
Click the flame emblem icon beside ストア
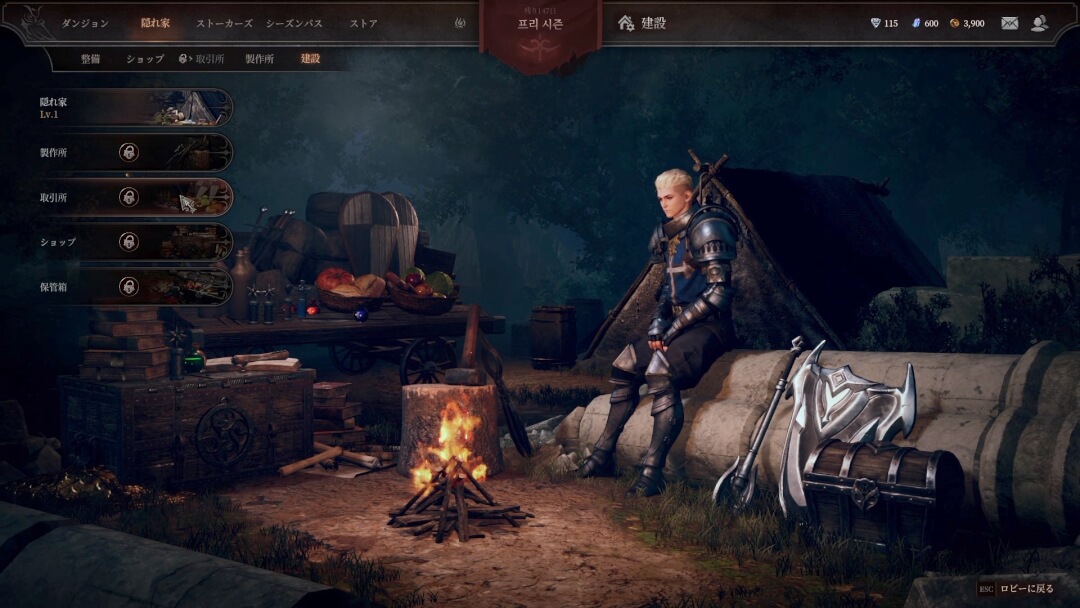click(x=460, y=23)
